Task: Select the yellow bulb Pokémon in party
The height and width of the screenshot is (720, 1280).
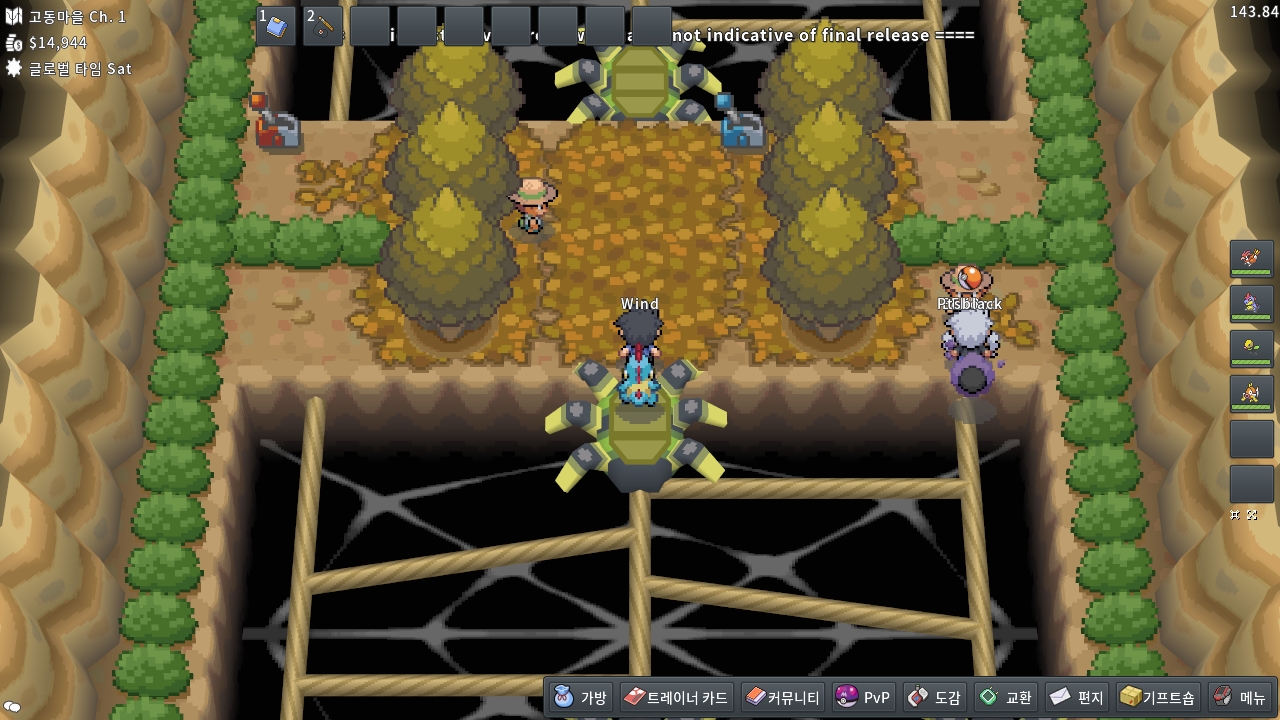Action: [x=1251, y=349]
